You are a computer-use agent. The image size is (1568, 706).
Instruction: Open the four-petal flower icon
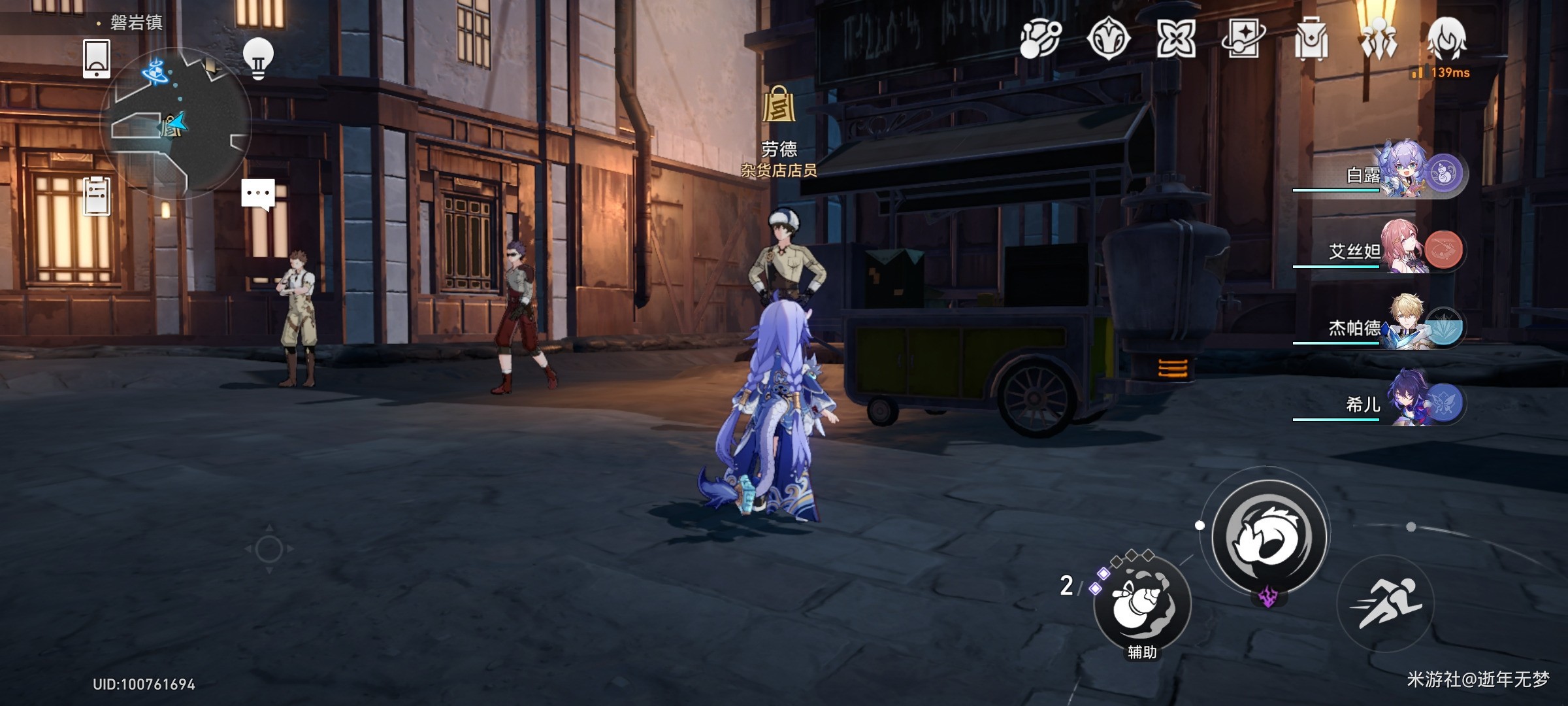1176,39
